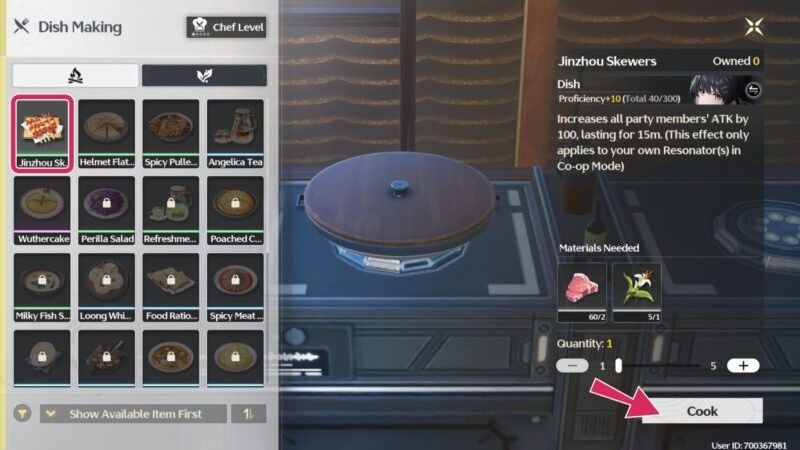Select the locked Wuthercake recipe
The width and height of the screenshot is (800, 450).
click(x=42, y=210)
